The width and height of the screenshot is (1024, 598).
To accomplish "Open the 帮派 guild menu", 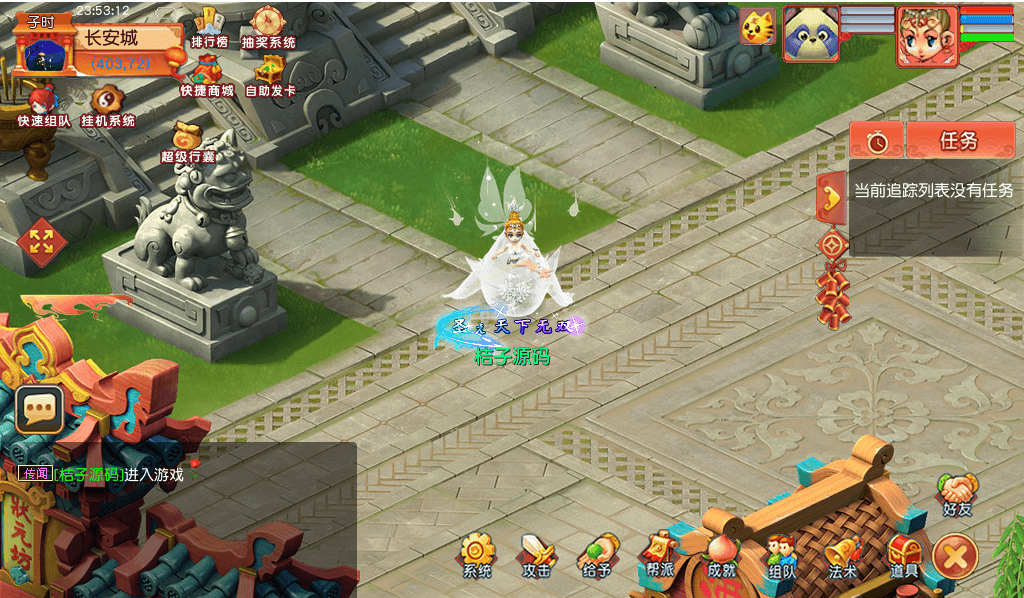I will (658, 553).
